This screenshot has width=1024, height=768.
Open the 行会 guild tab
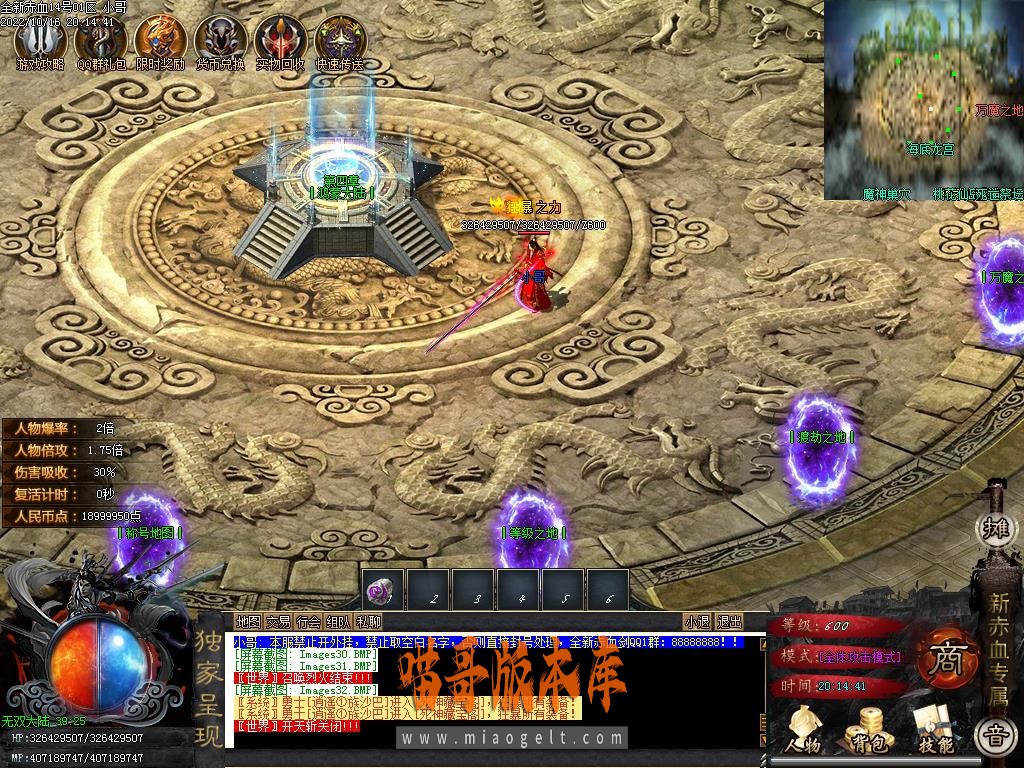point(308,622)
